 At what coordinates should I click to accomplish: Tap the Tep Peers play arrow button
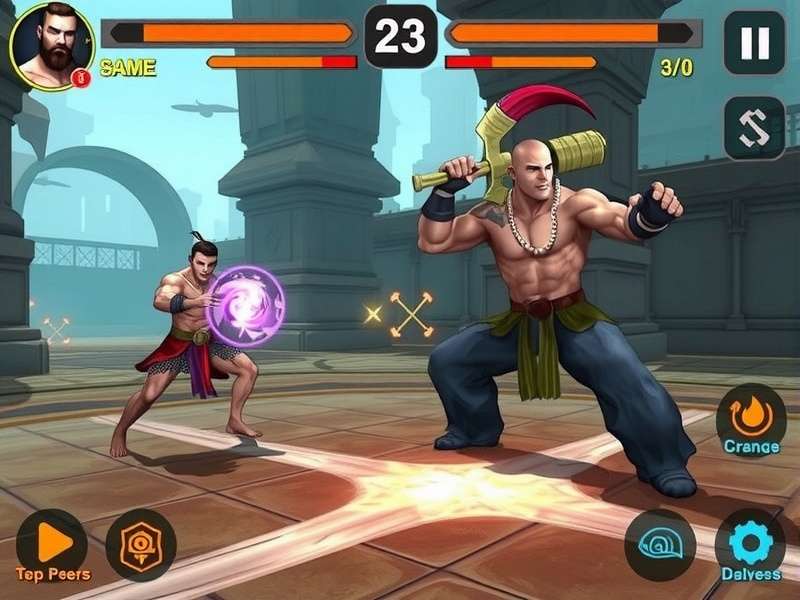coord(52,543)
